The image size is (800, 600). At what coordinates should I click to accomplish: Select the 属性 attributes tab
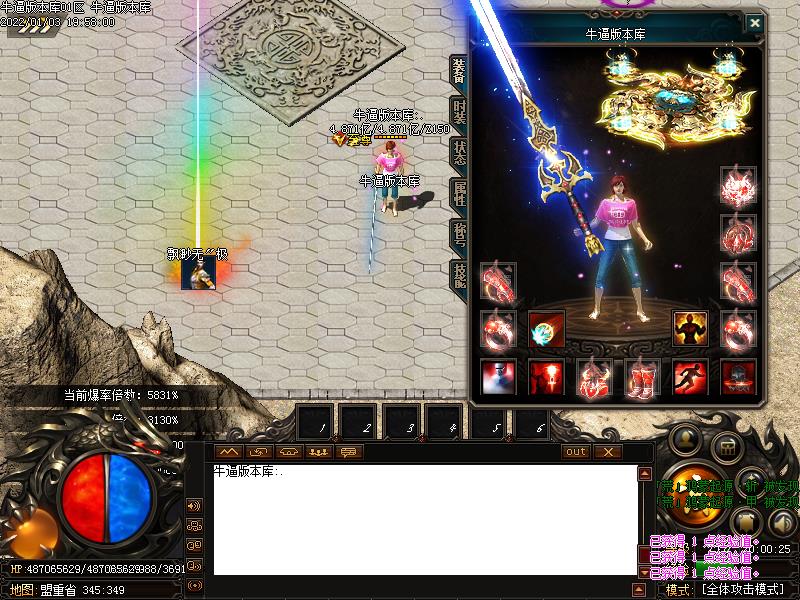click(x=459, y=193)
